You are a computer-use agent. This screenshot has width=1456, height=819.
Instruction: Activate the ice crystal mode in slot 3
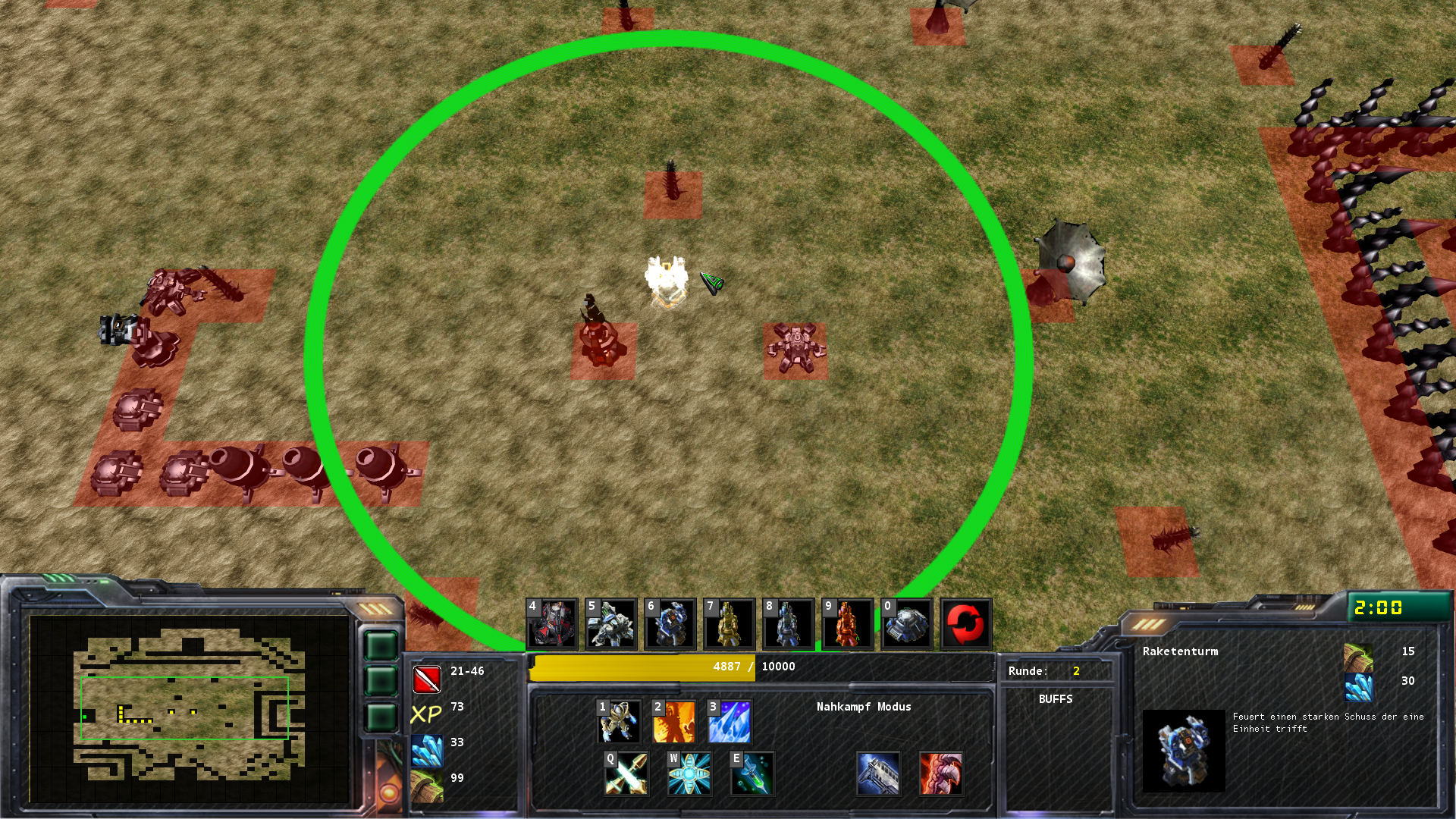pos(730,721)
